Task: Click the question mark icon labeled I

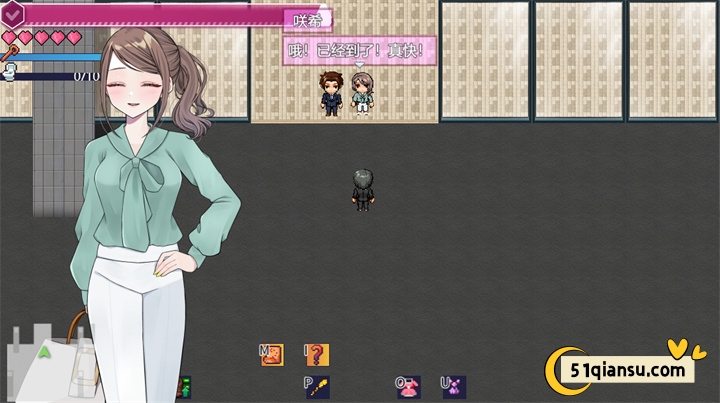Action: pyautogui.click(x=316, y=354)
